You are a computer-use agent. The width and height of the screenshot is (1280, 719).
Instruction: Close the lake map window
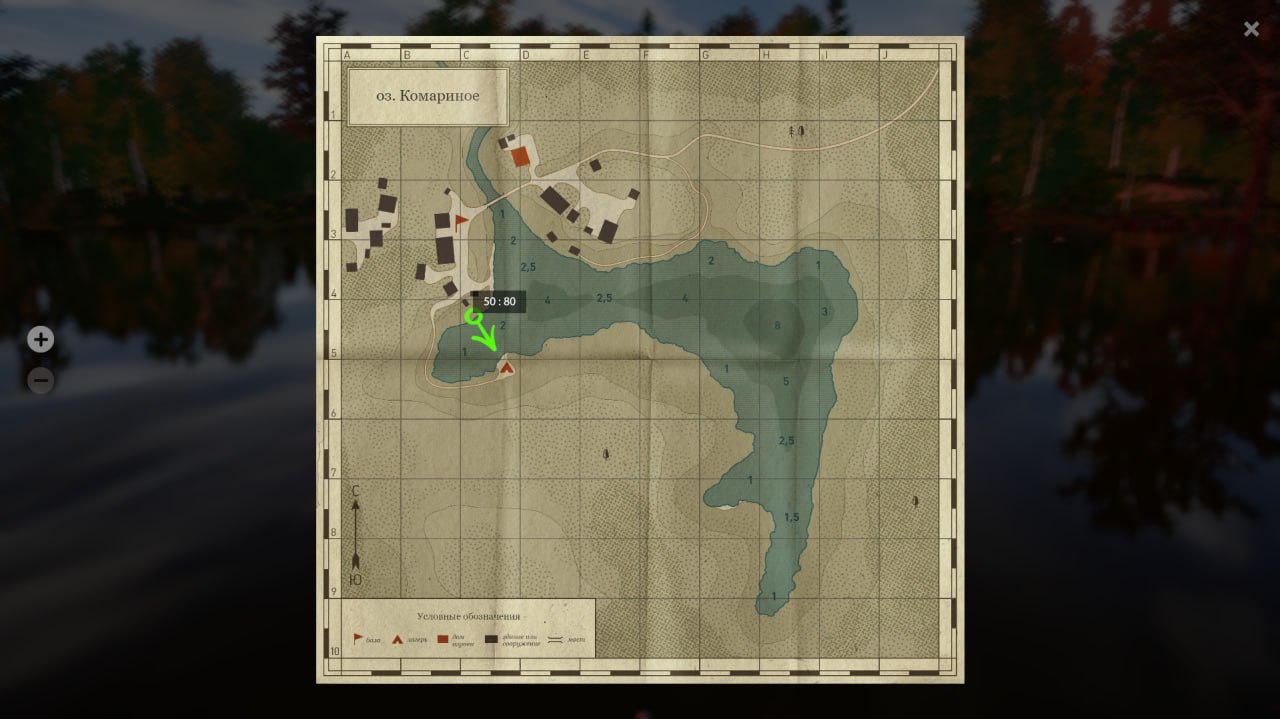(1251, 29)
